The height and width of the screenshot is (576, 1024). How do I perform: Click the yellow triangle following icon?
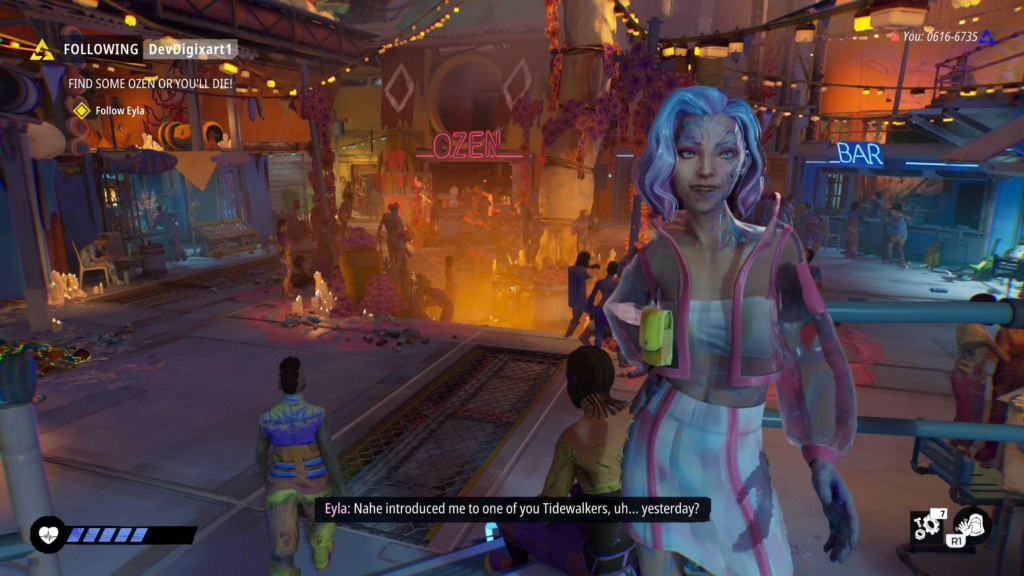pos(42,50)
